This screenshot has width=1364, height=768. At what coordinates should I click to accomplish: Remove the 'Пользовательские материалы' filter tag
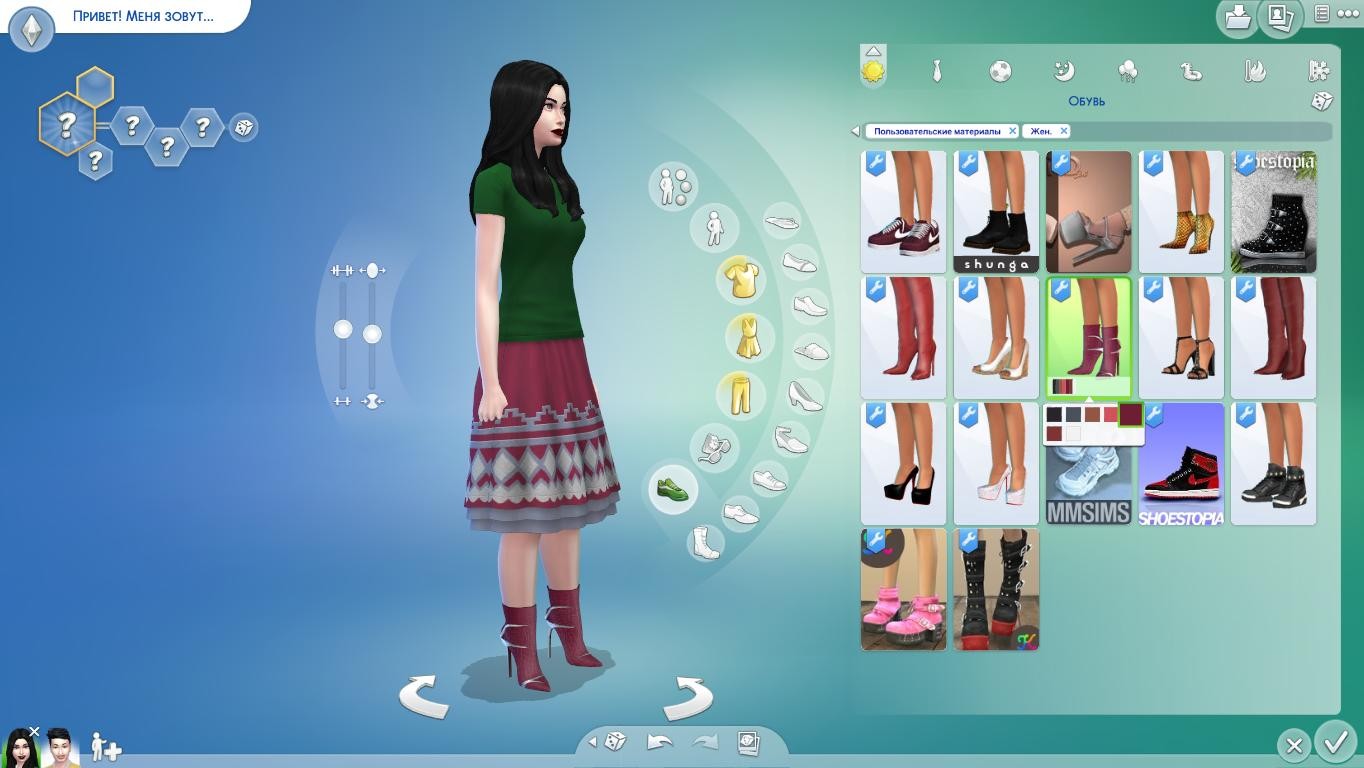pos(1012,131)
